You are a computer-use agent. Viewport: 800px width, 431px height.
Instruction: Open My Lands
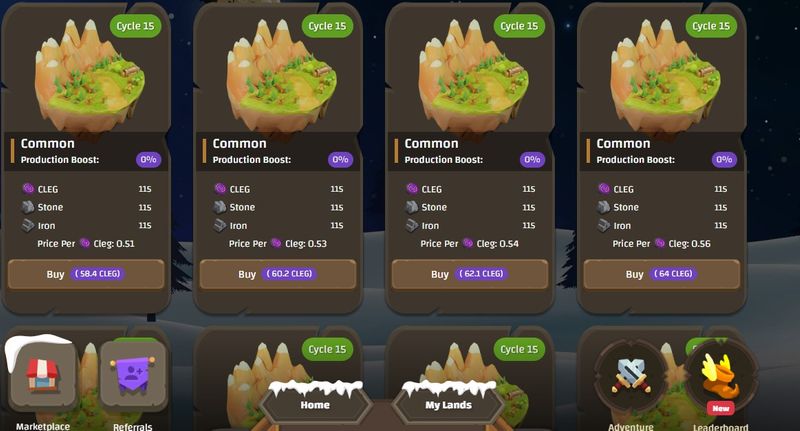click(x=448, y=405)
